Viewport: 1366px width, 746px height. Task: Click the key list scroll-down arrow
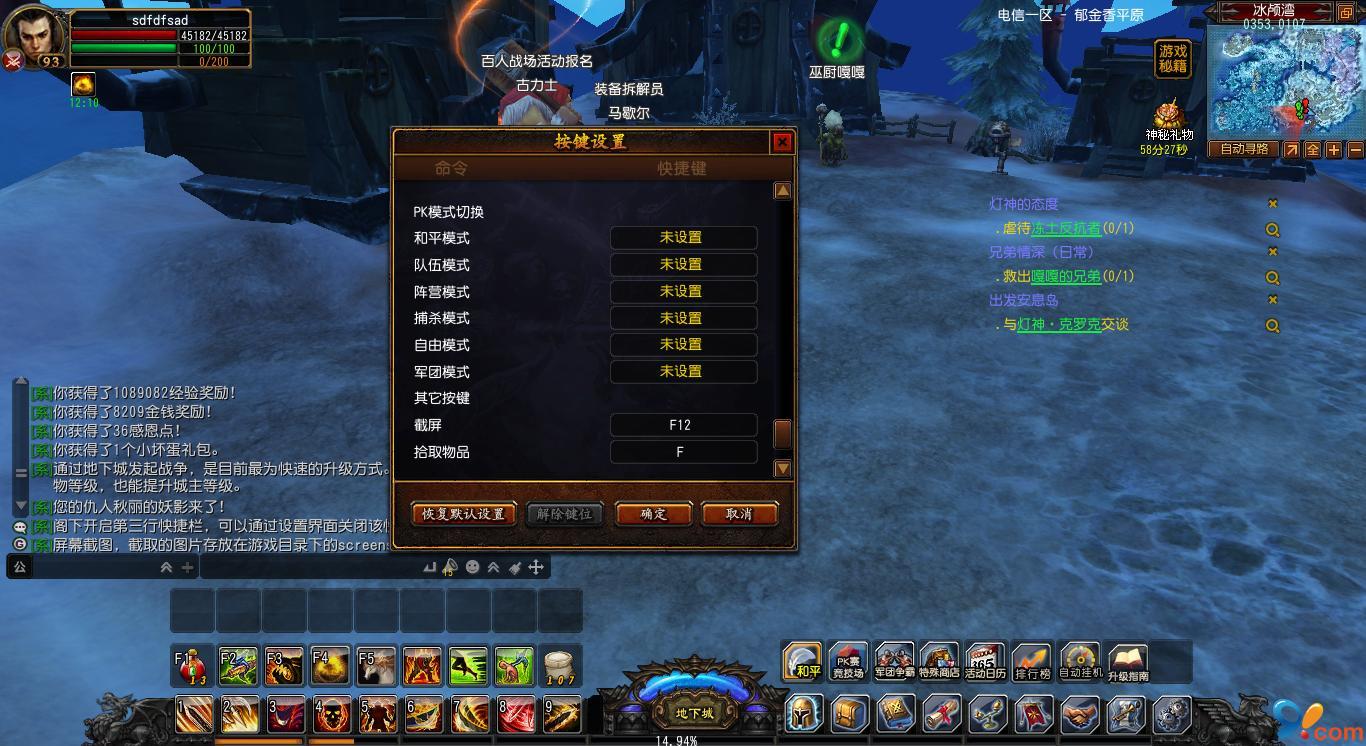click(783, 468)
